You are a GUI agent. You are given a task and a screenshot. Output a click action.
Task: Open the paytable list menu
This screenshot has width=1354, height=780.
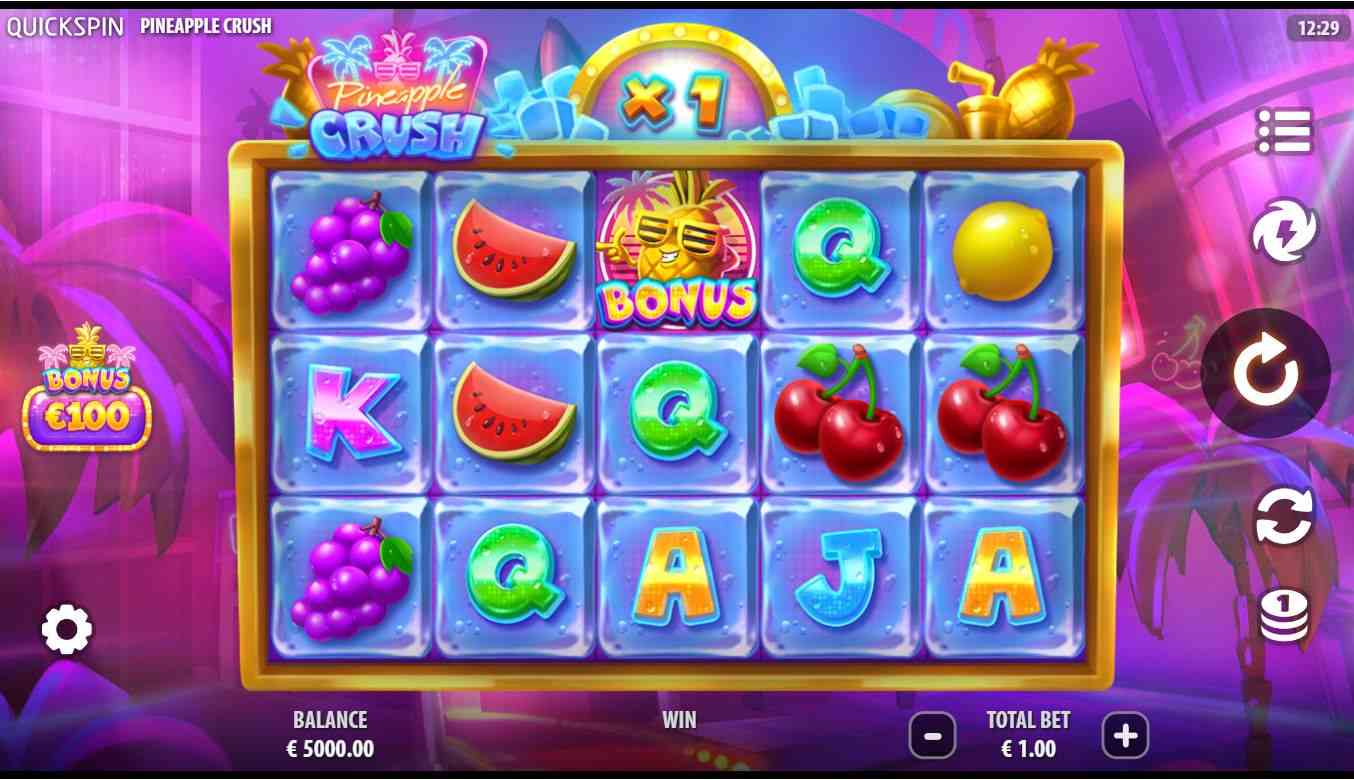(x=1284, y=131)
